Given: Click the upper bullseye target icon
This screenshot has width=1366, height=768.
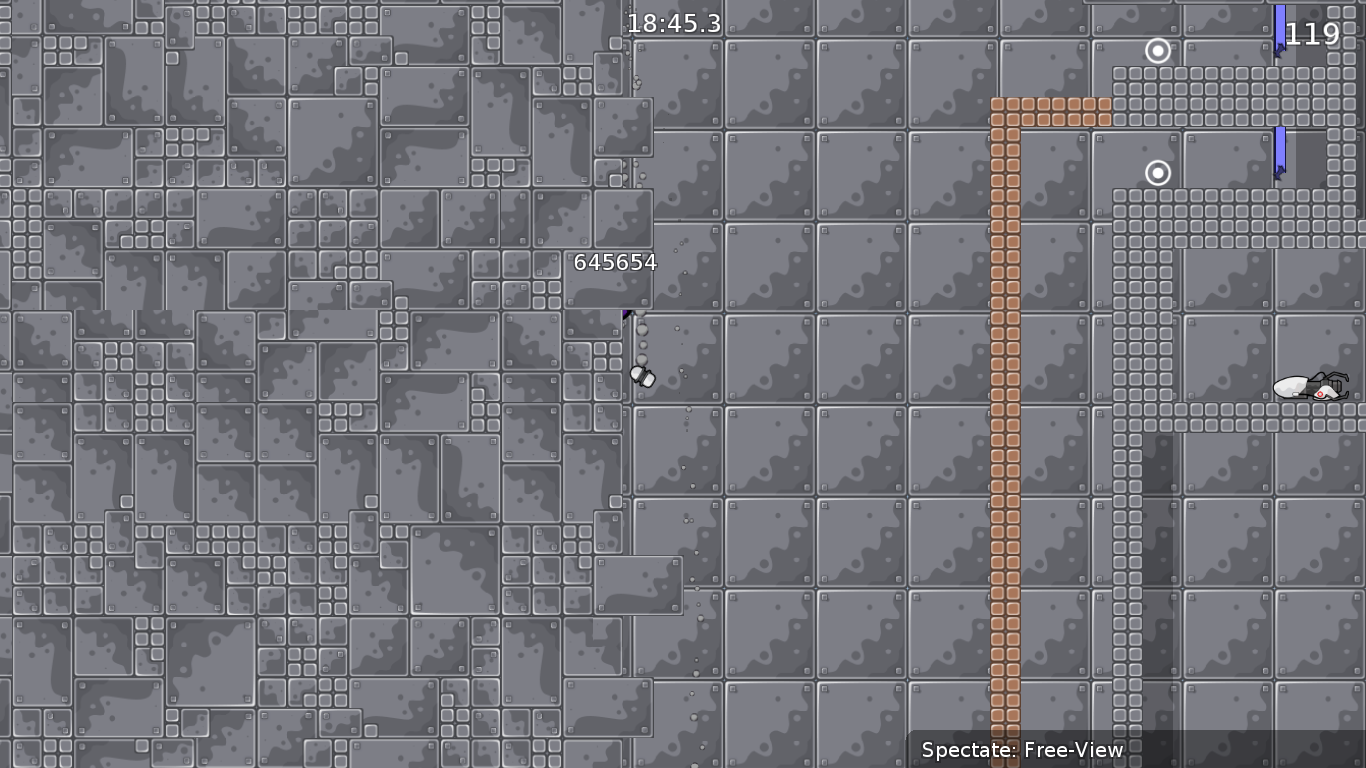Looking at the screenshot, I should click(1158, 51).
